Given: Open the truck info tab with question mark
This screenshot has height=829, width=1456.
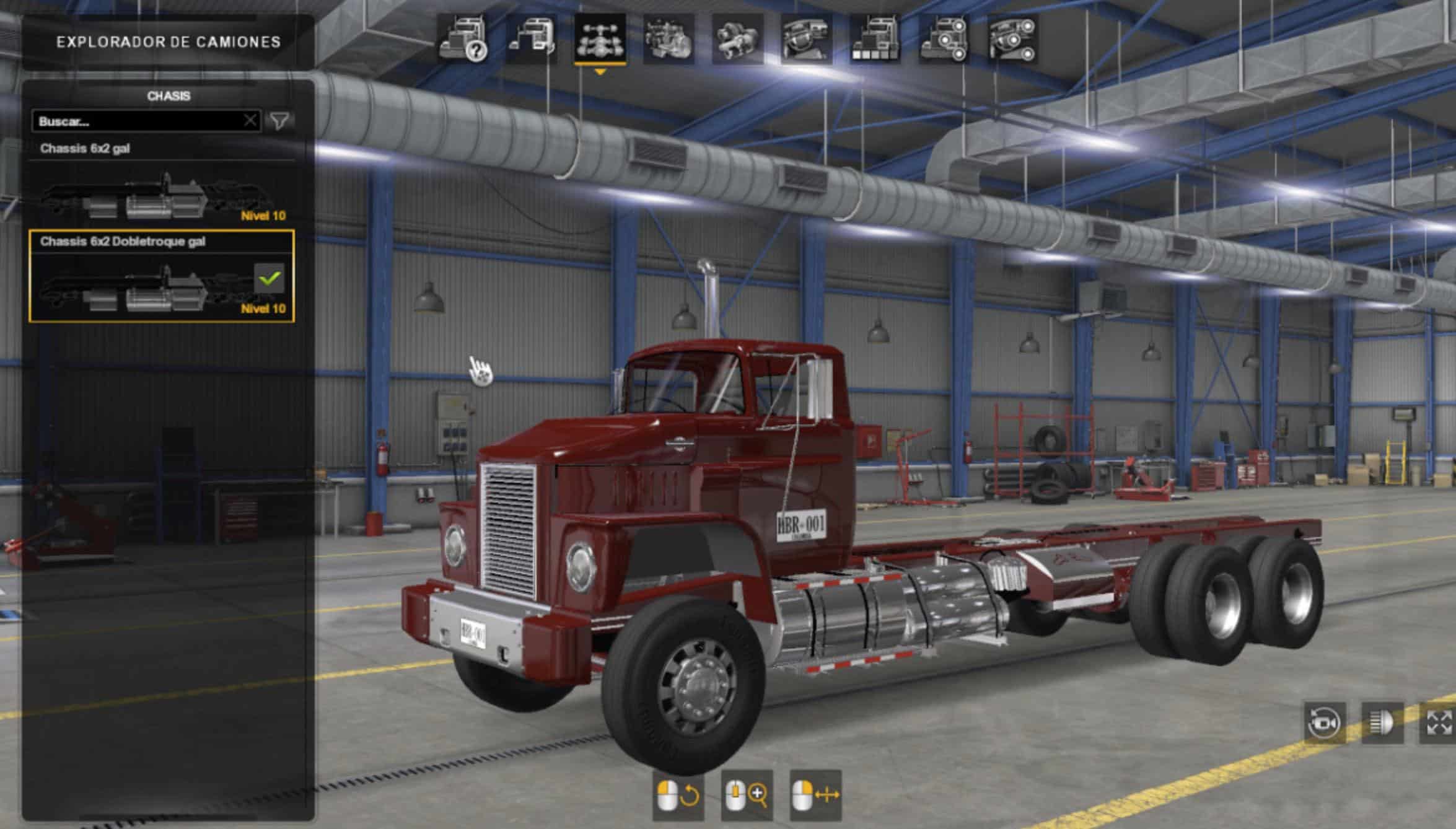Looking at the screenshot, I should (x=462, y=40).
